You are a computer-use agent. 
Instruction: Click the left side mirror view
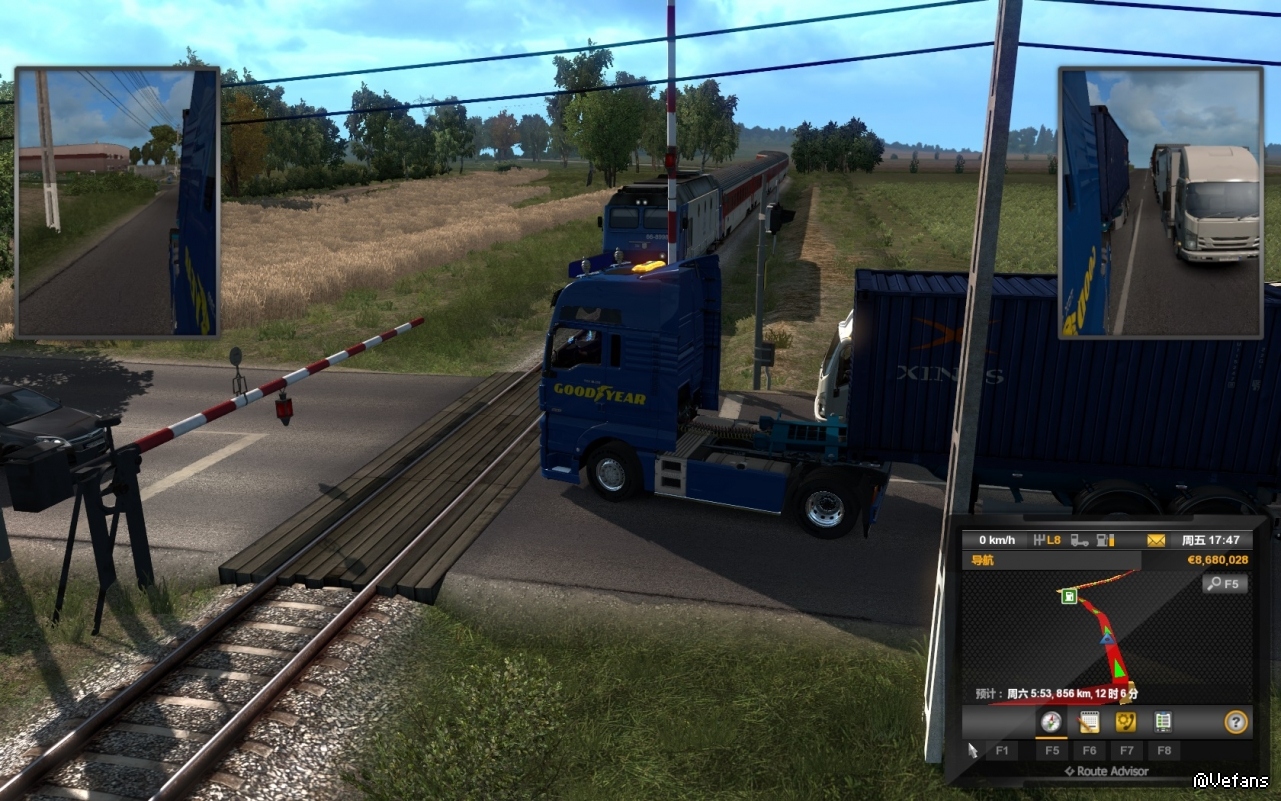coord(117,202)
